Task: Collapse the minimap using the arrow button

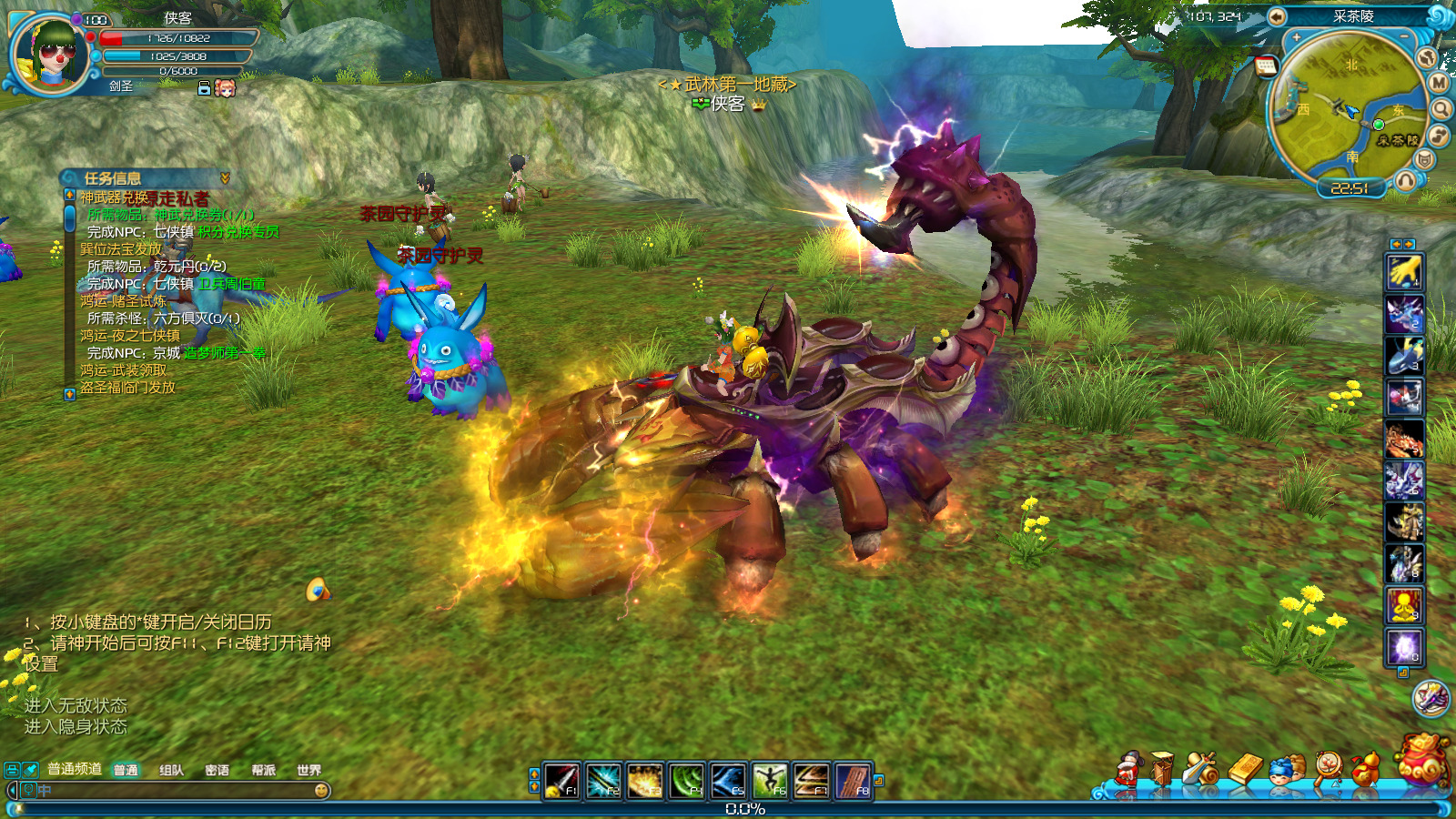Action: point(1277,16)
